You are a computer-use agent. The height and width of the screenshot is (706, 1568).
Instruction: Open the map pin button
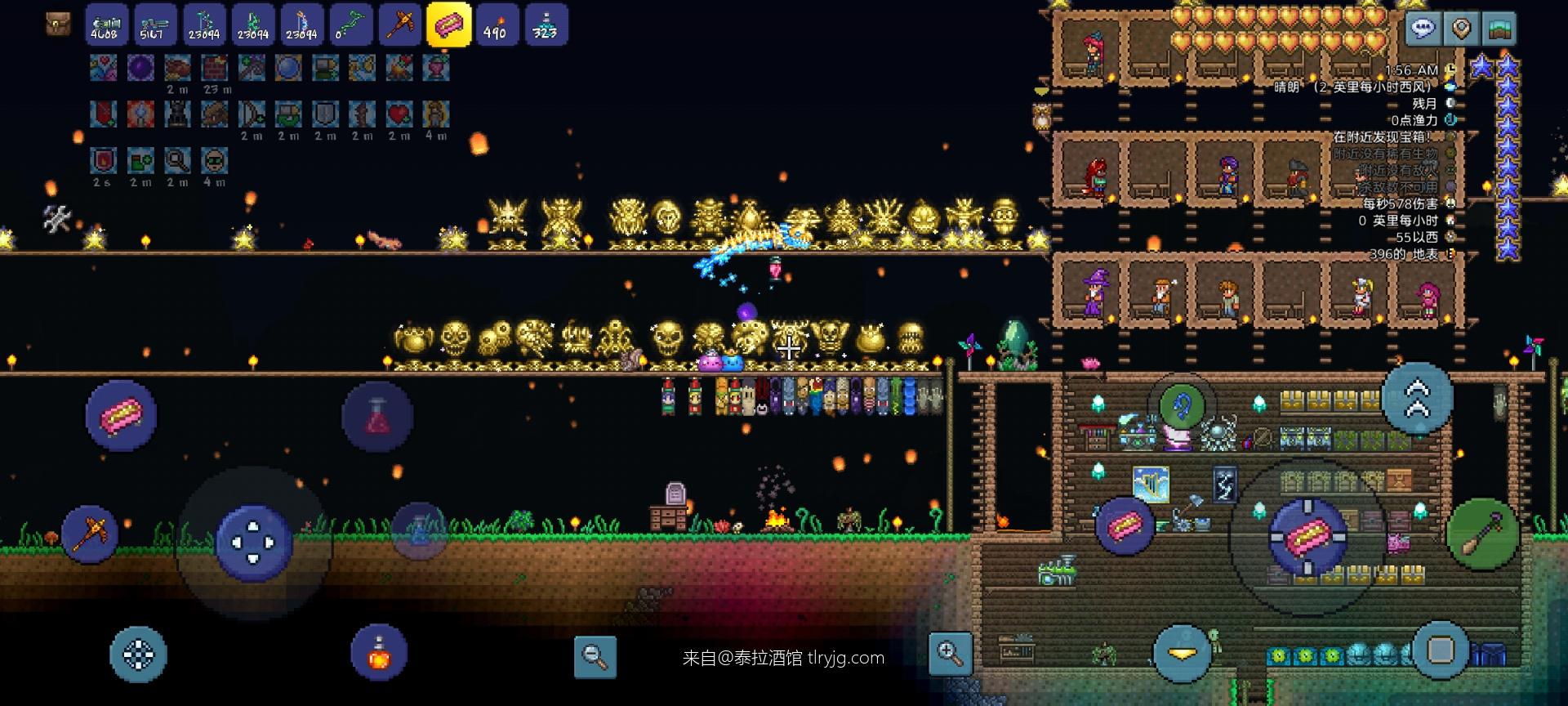1461,29
